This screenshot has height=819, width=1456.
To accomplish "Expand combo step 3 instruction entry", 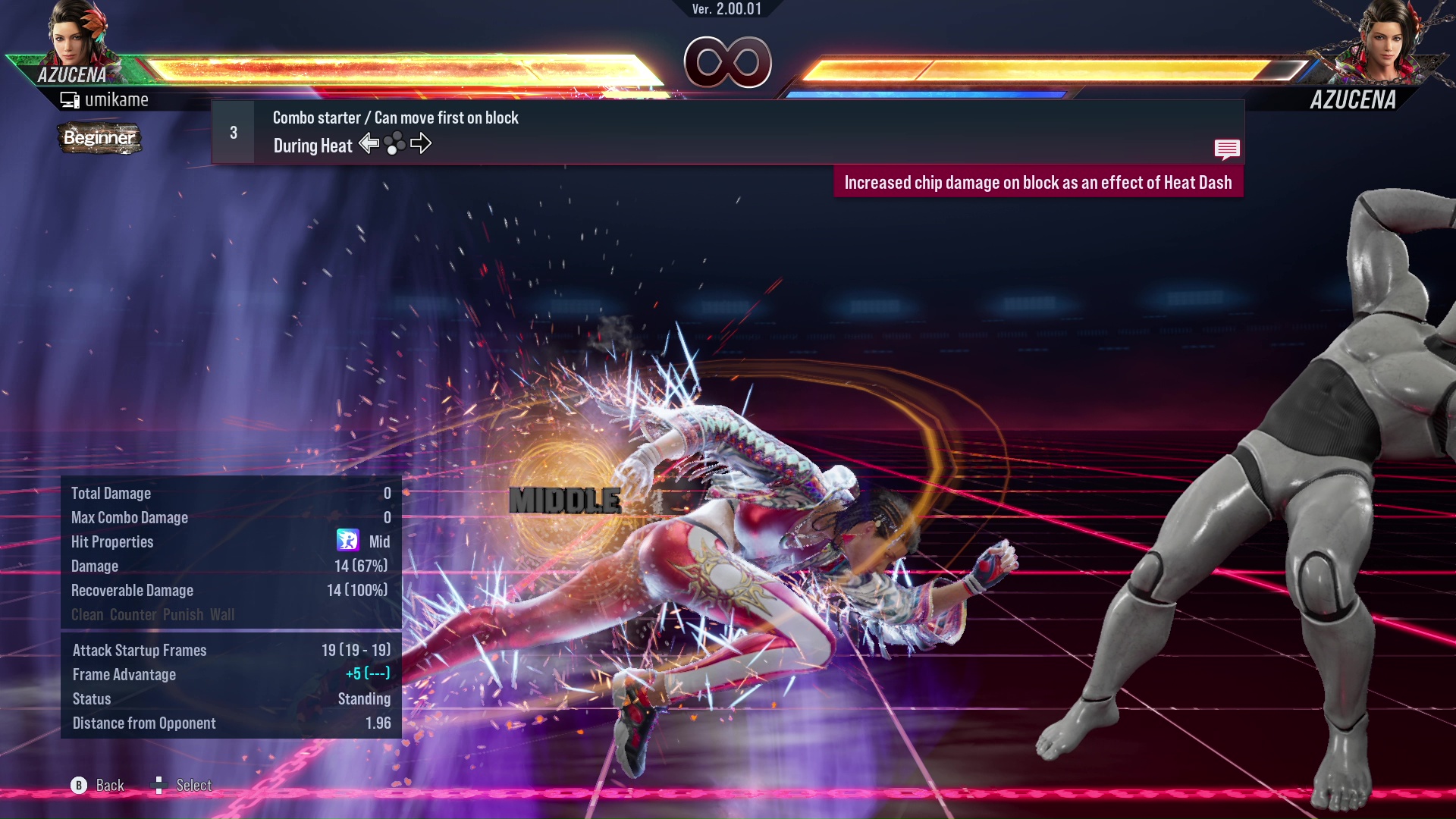I will coord(233,131).
